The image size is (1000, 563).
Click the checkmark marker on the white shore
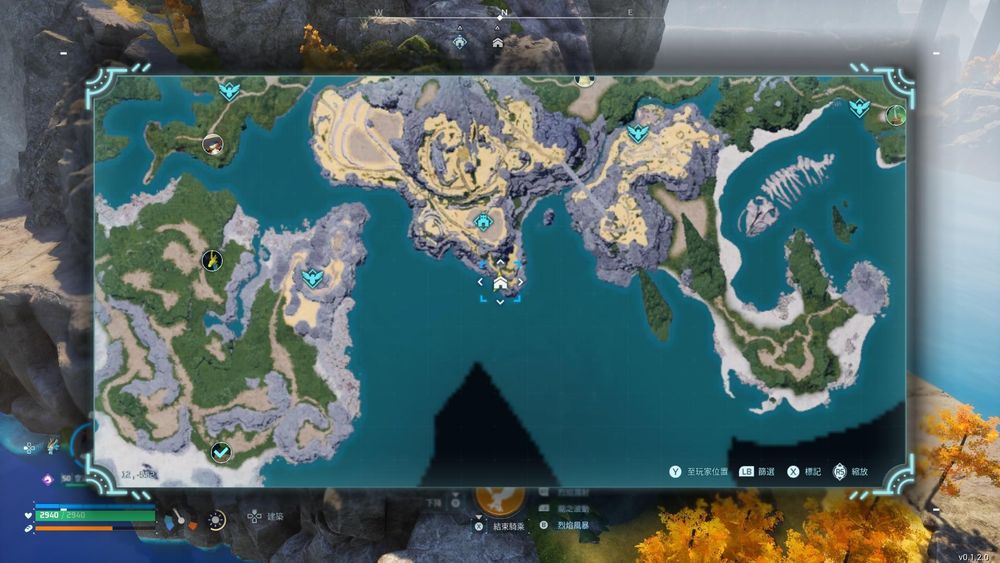[221, 453]
